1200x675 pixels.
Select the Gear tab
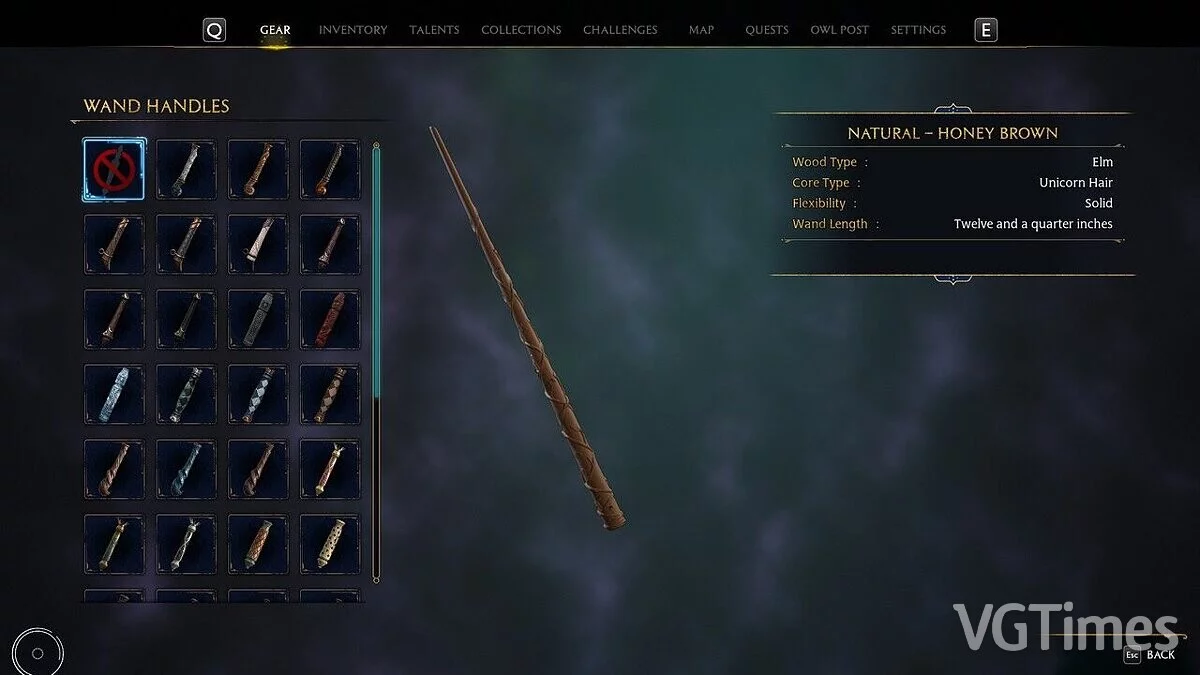pos(275,30)
